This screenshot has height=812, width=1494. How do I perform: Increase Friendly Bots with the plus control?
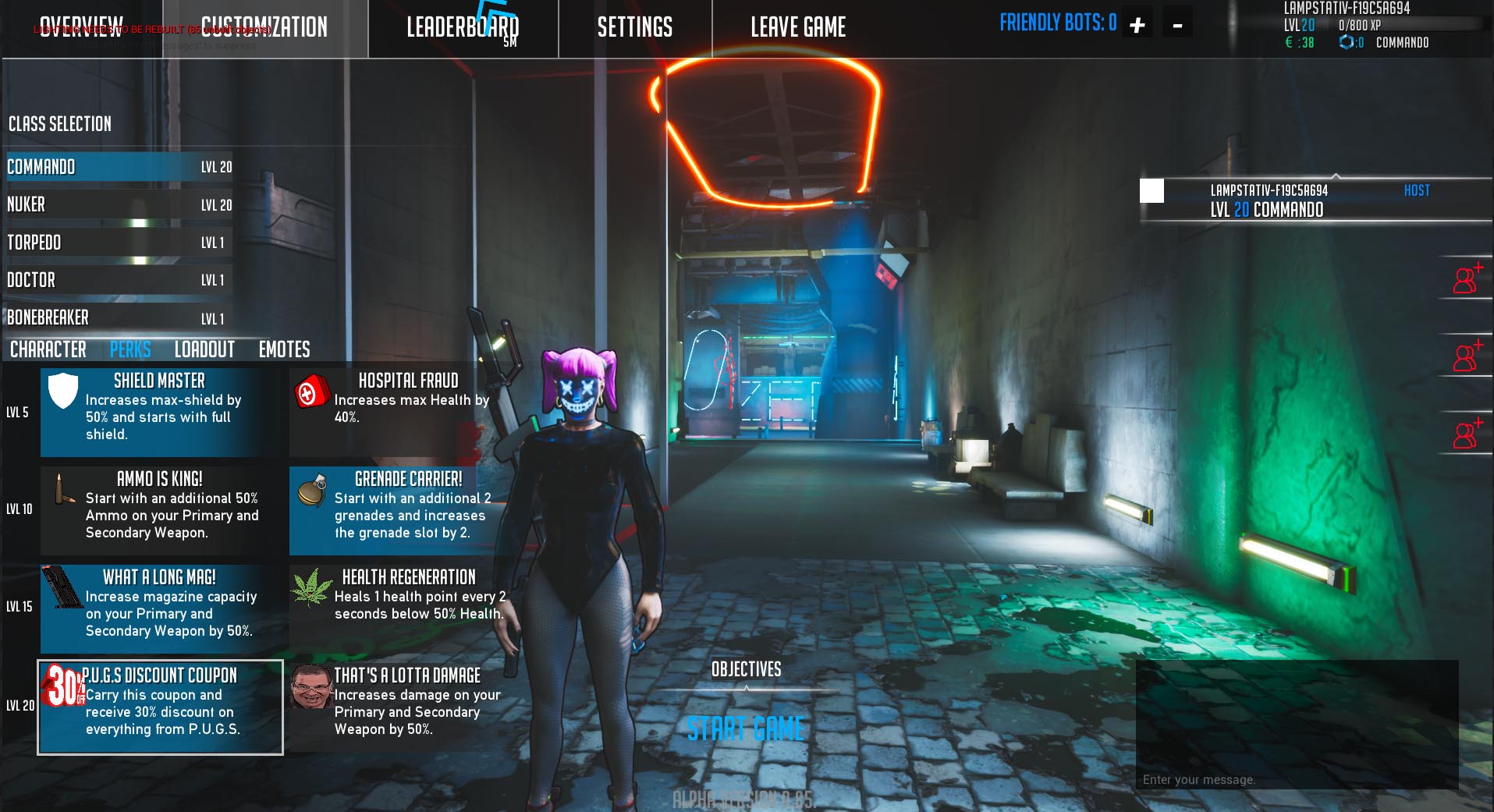click(1137, 23)
